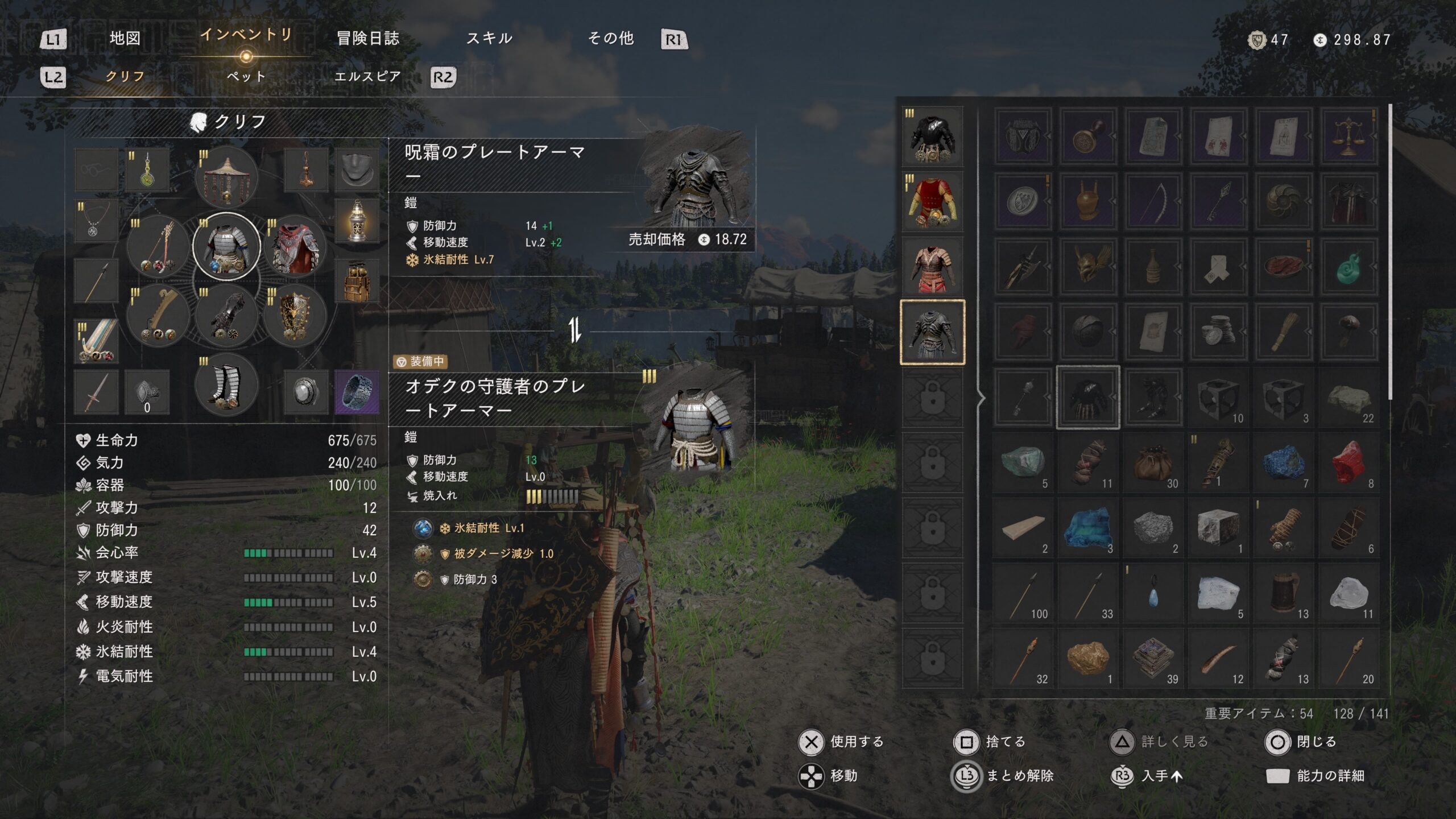The image size is (1456, 819).
Task: Switch to the エルスピア sub-tab
Action: 367,77
